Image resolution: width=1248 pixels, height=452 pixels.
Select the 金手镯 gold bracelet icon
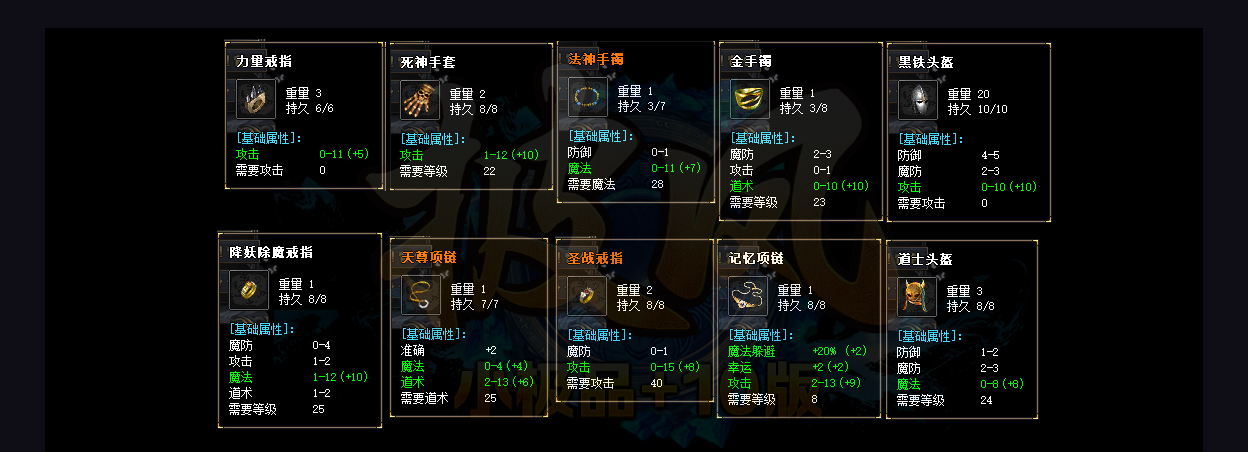pyautogui.click(x=750, y=100)
